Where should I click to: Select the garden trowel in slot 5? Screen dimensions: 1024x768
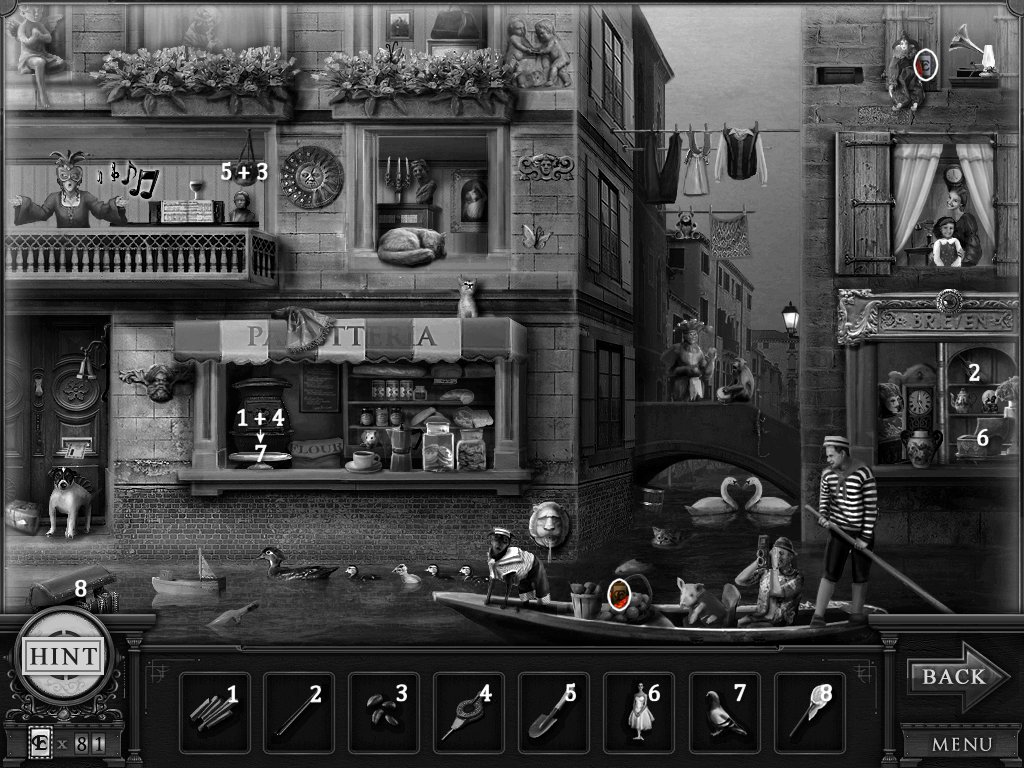pyautogui.click(x=552, y=713)
